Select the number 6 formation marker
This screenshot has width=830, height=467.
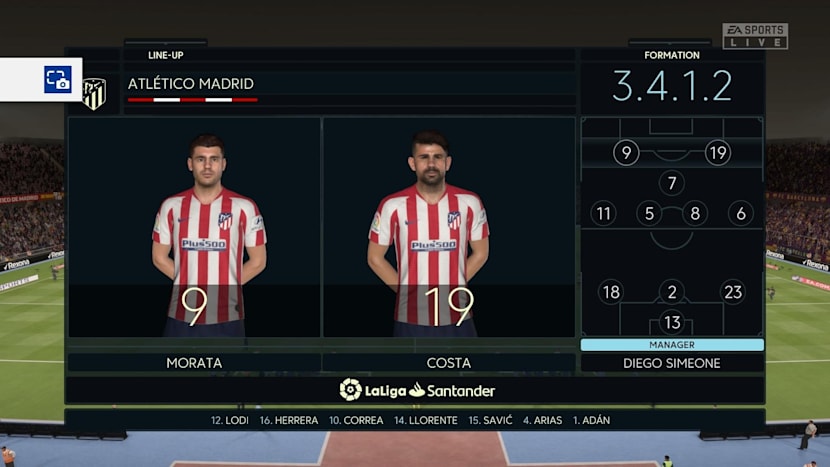pos(740,213)
